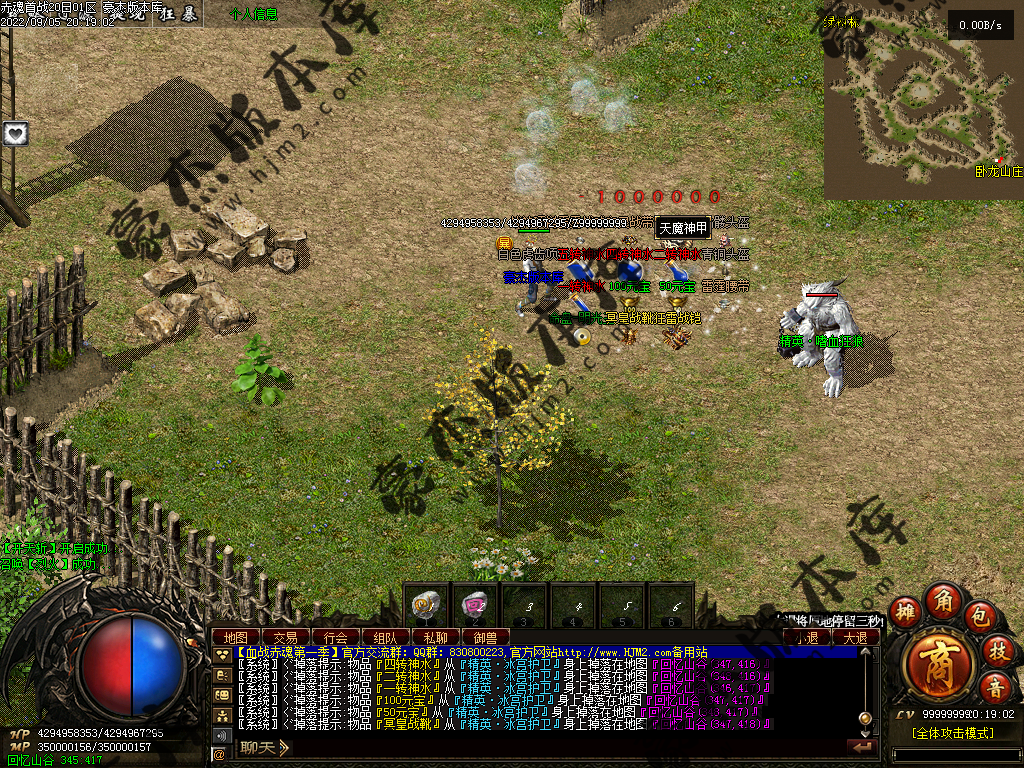Open the 摊 stall button

tap(905, 613)
